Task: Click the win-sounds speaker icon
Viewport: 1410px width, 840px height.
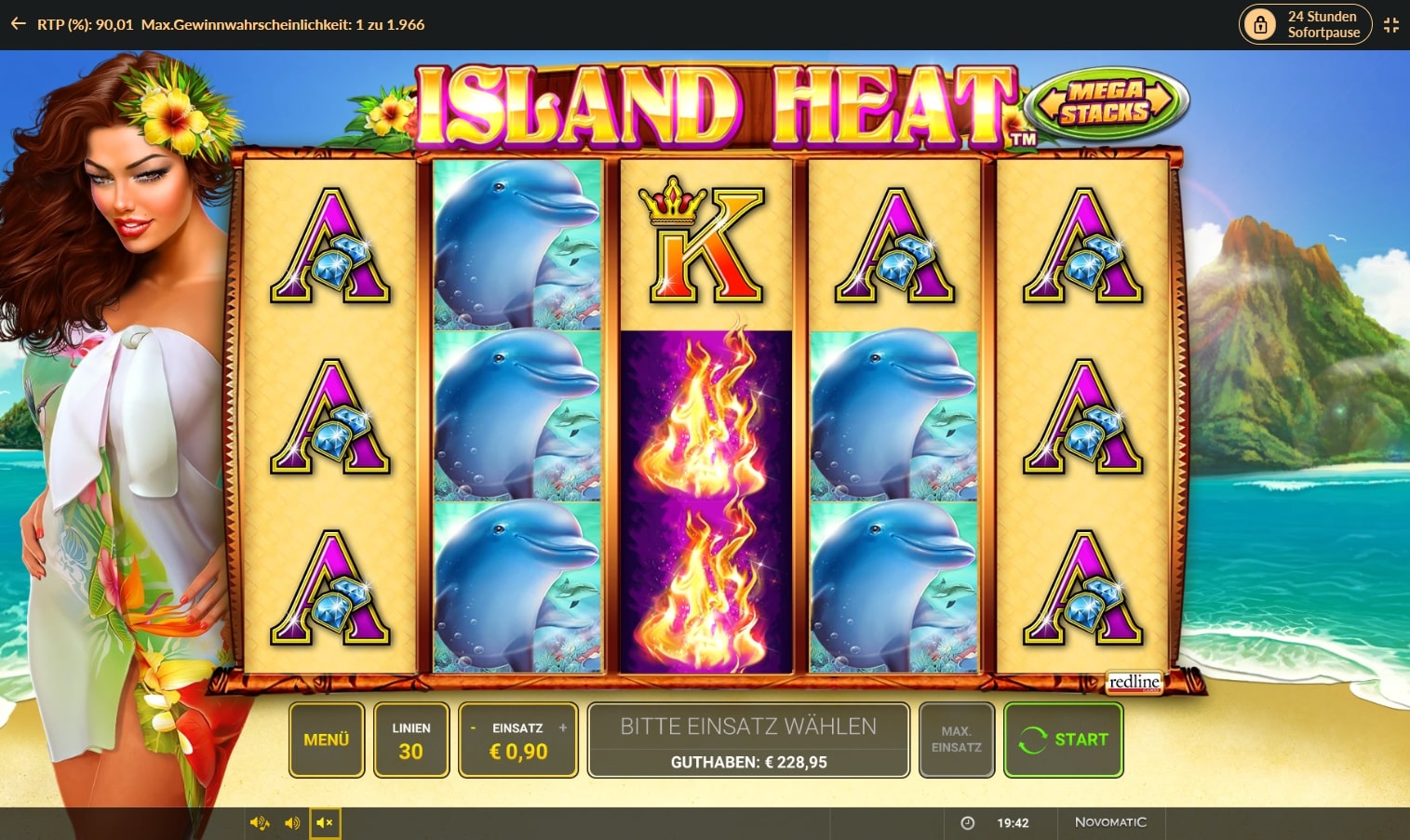Action: (259, 822)
